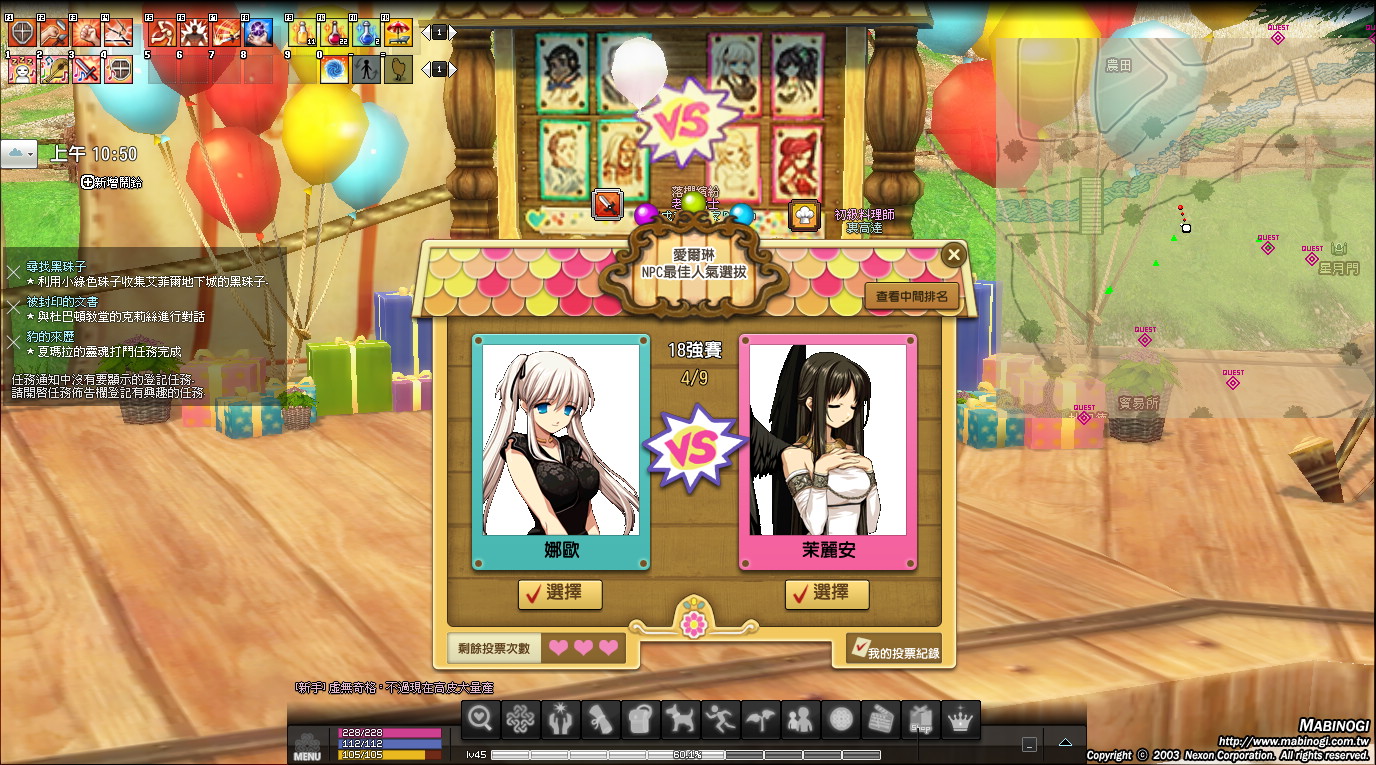Use the blue mana potion slot

click(x=366, y=33)
